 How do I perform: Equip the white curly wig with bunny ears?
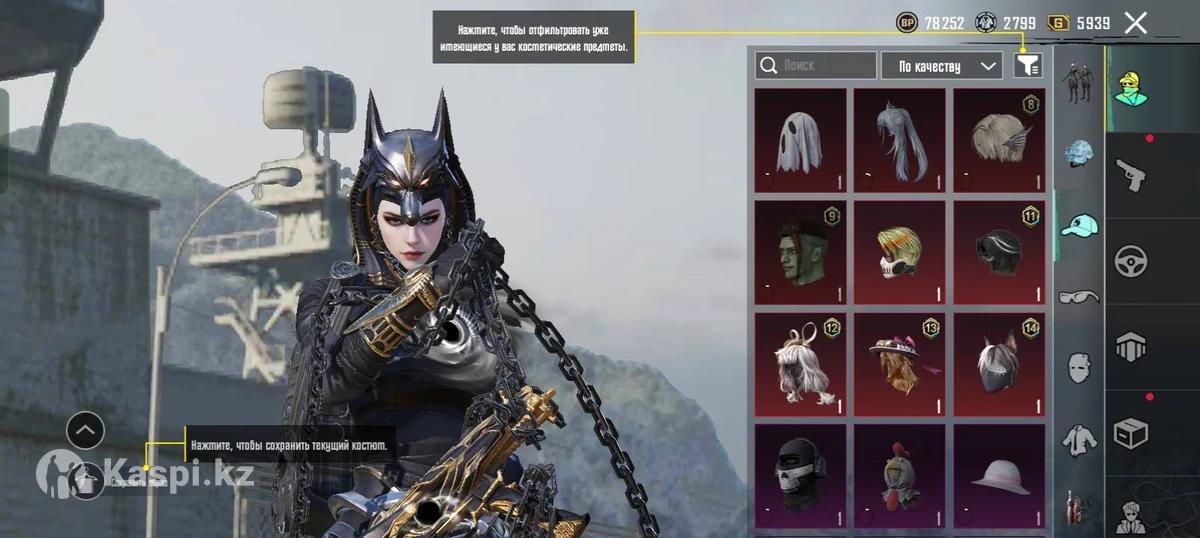(800, 364)
